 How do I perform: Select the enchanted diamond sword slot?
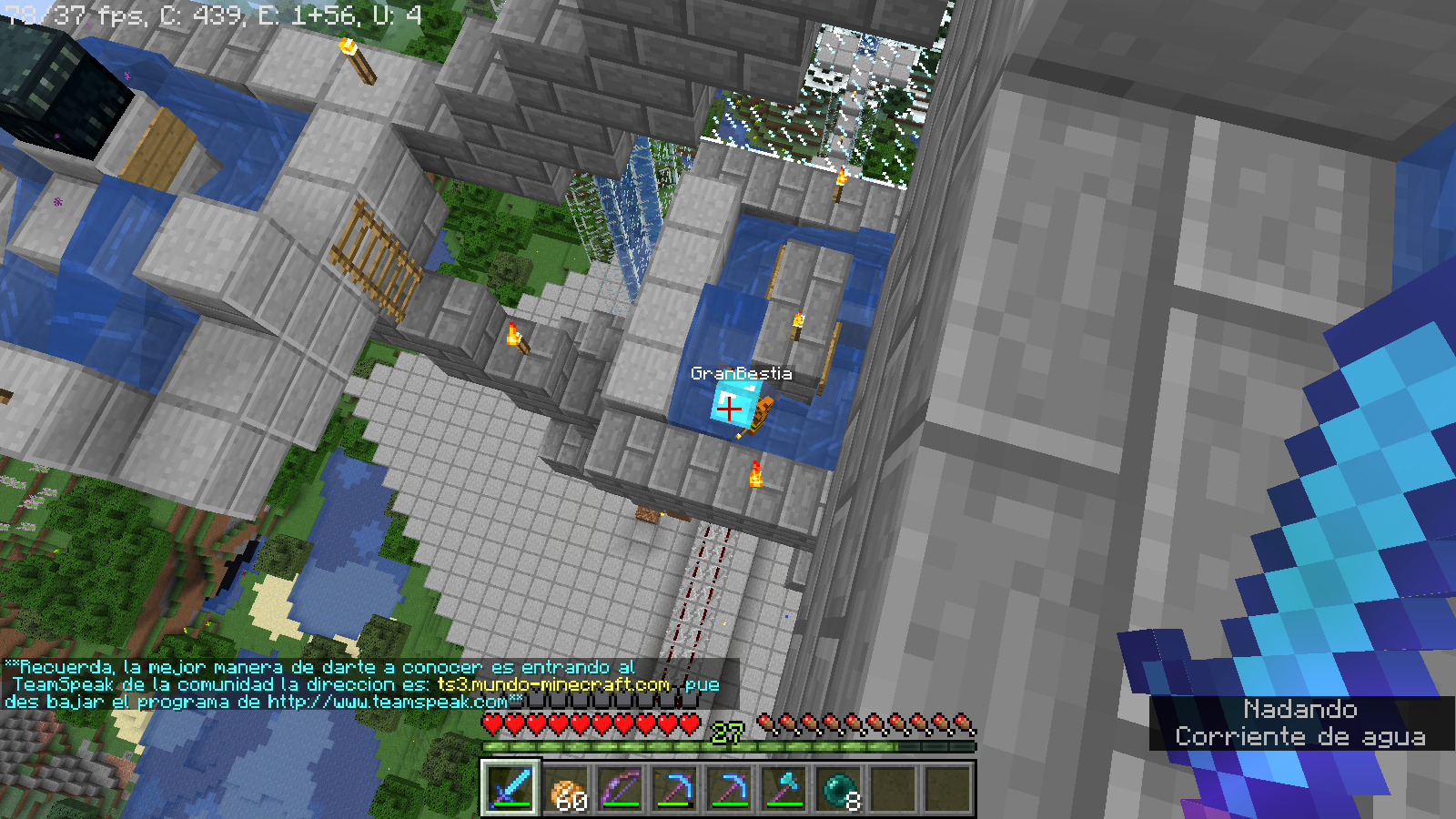click(x=511, y=787)
